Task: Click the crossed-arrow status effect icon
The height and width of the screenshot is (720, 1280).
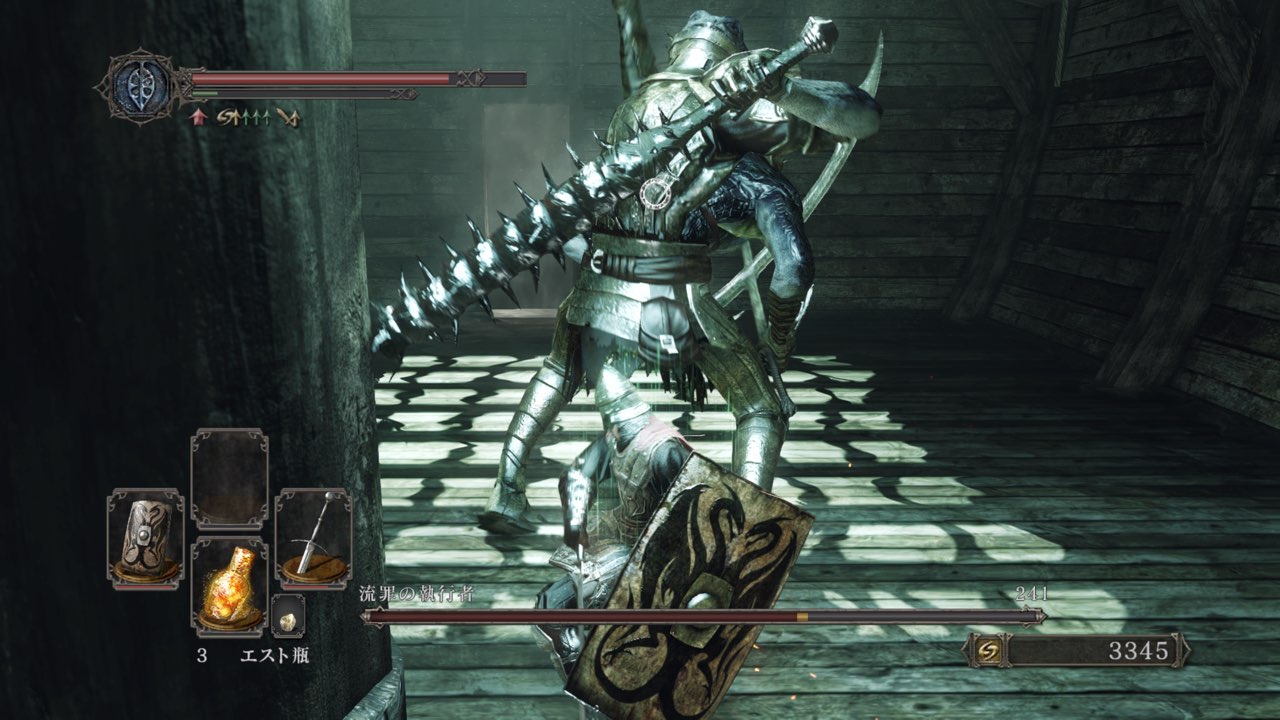Action: click(288, 118)
